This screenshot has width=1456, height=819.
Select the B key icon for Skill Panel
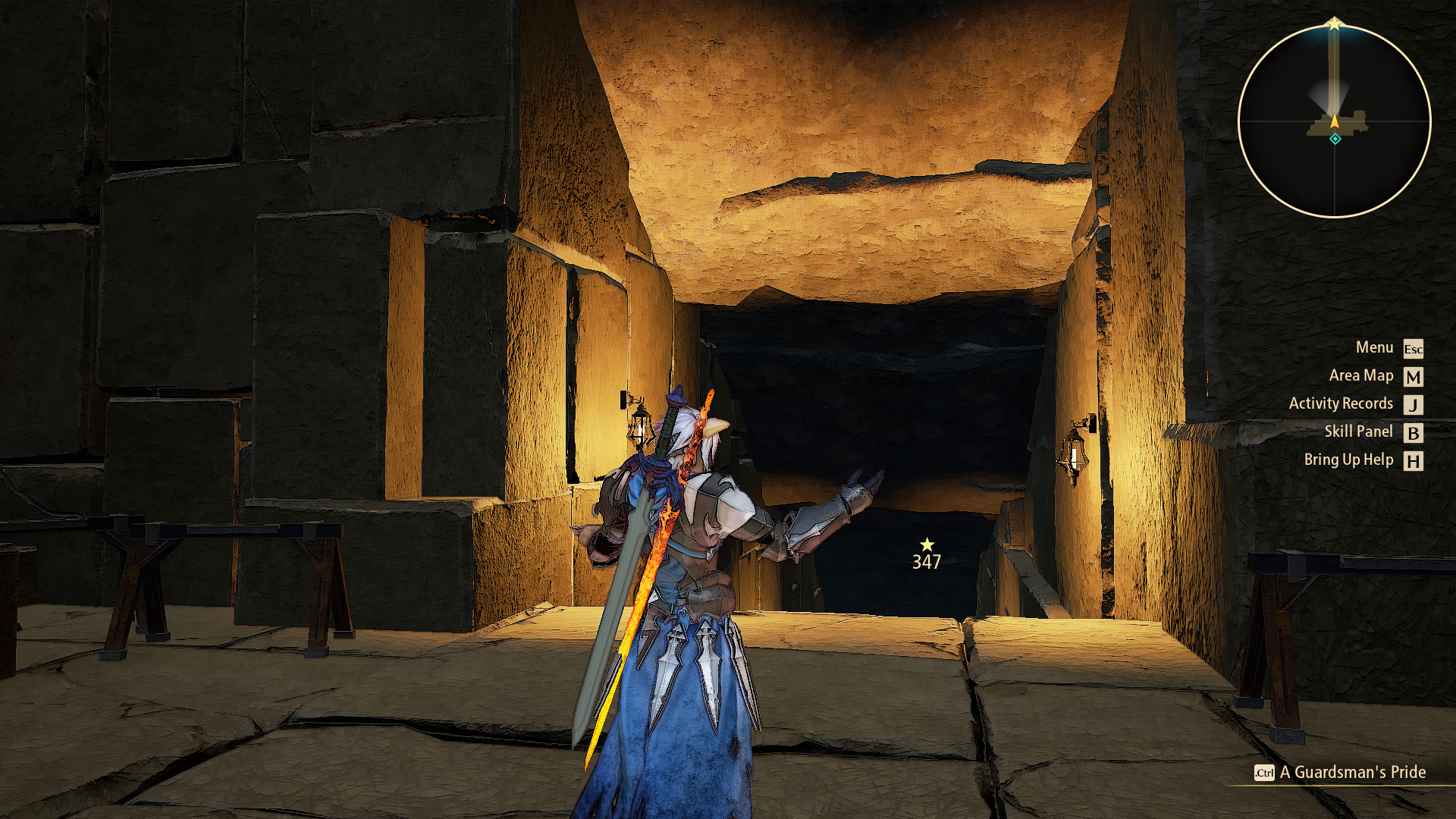pos(1412,432)
